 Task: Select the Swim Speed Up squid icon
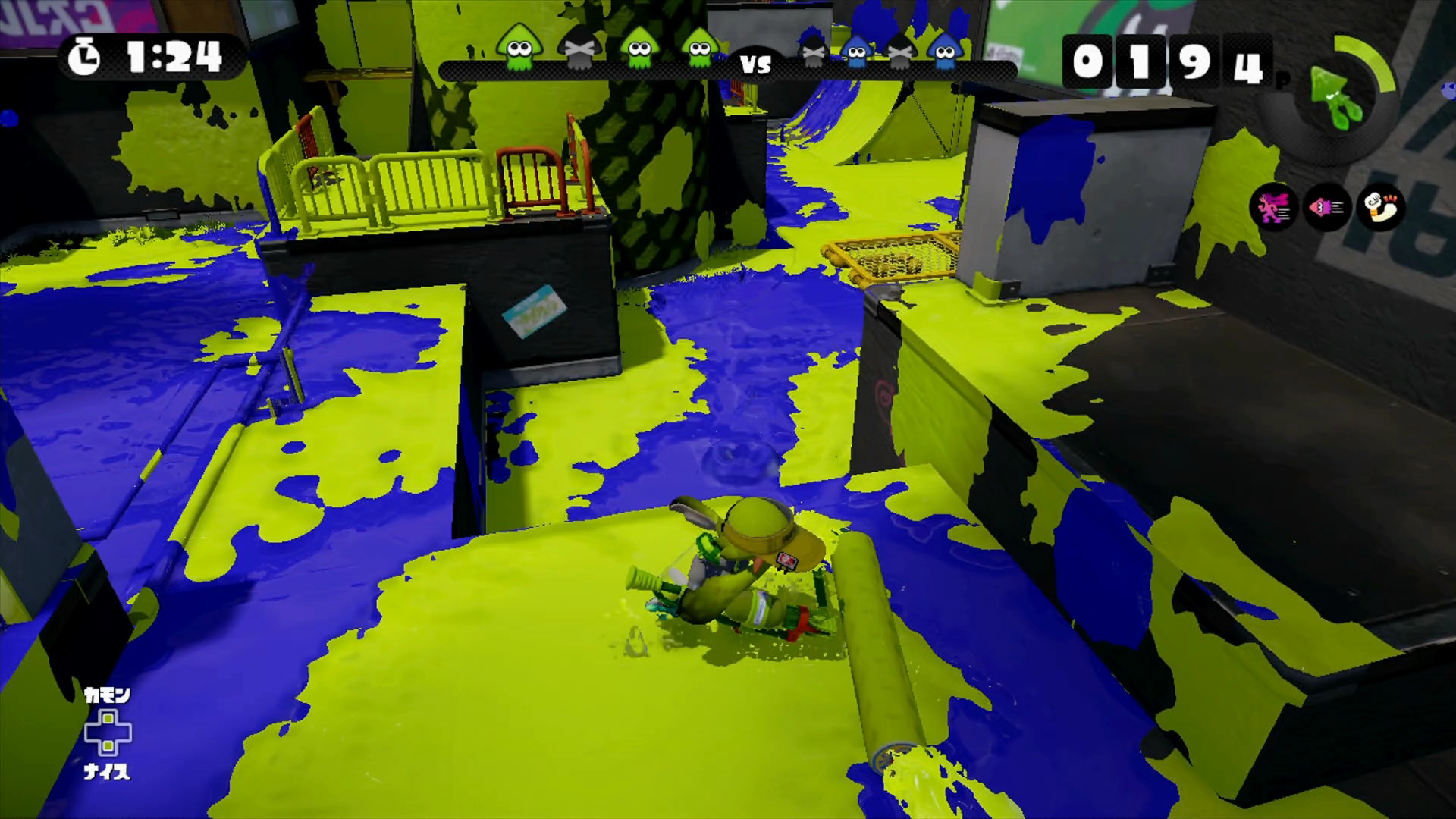[x=1326, y=207]
